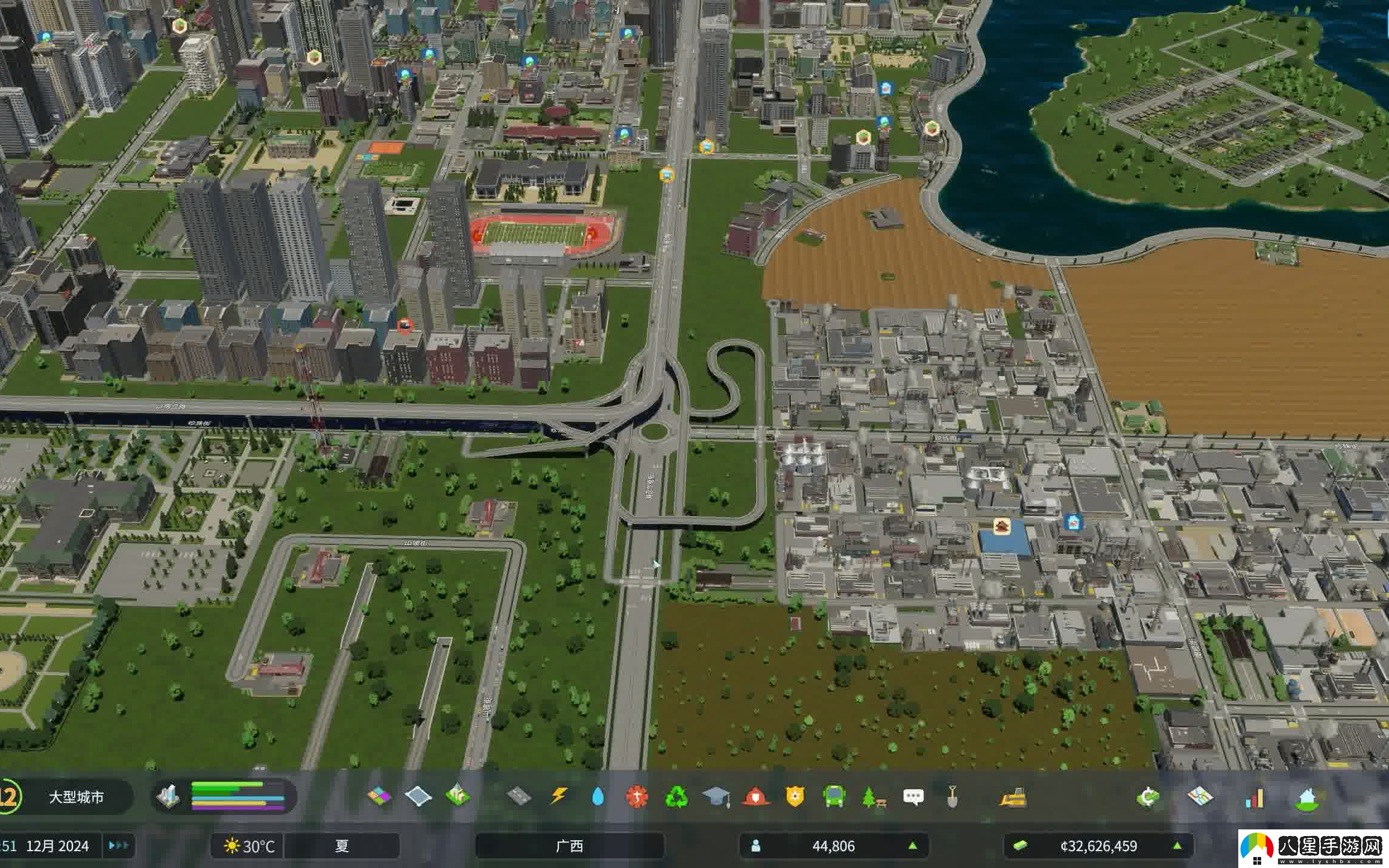Open the communications speech bubble menu
This screenshot has height=868, width=1389.
tap(913, 797)
